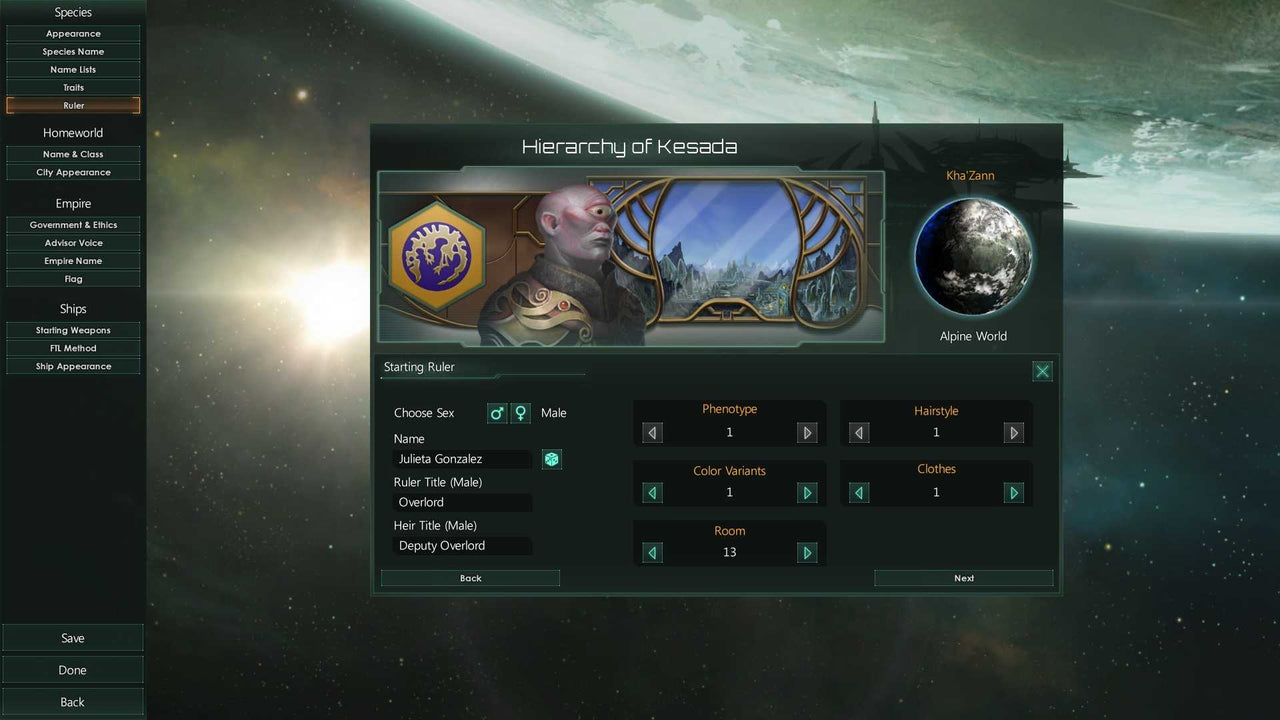Select the female sex symbol
The height and width of the screenshot is (720, 1280).
tap(521, 412)
